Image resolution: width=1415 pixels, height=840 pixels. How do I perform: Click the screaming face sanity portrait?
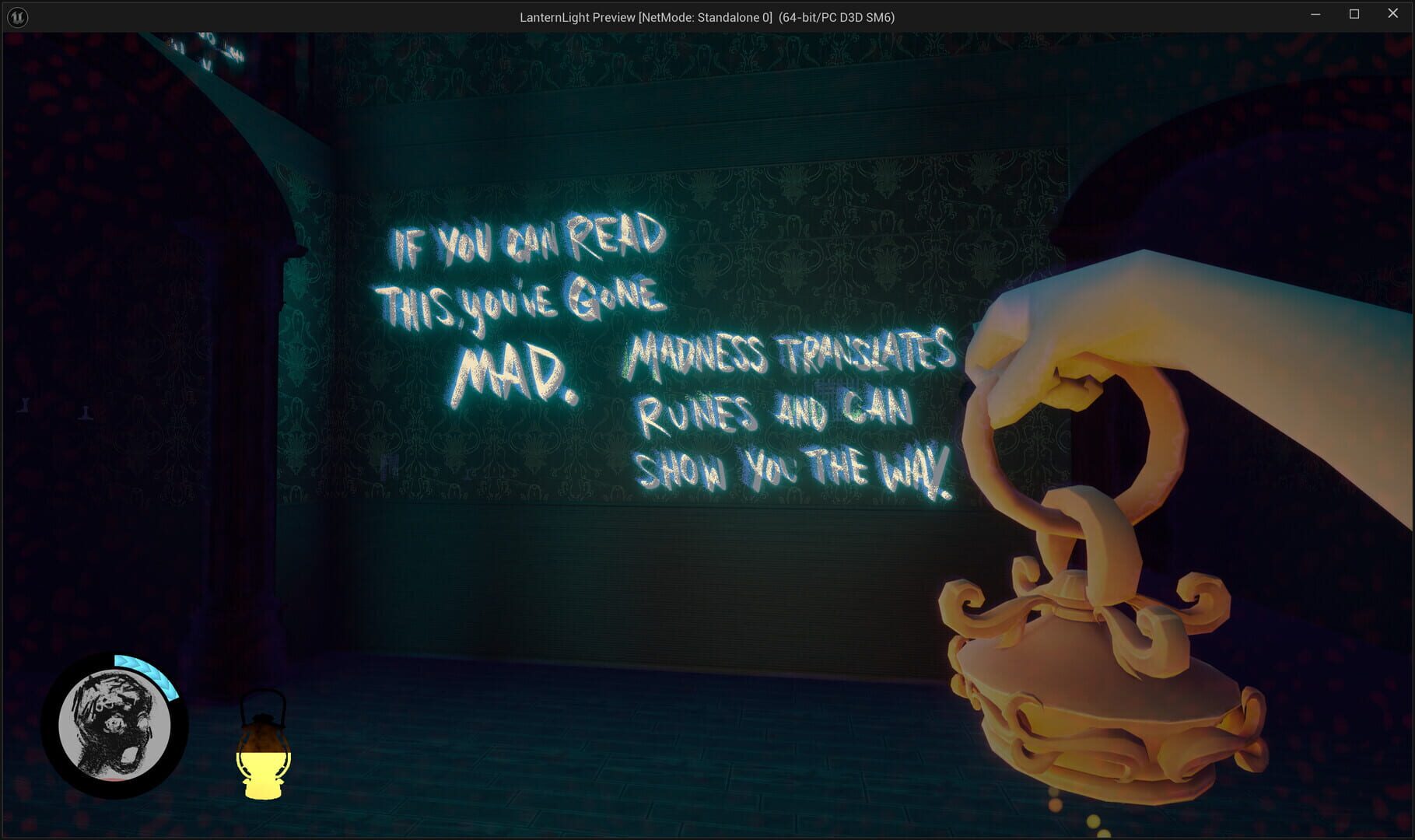point(115,723)
